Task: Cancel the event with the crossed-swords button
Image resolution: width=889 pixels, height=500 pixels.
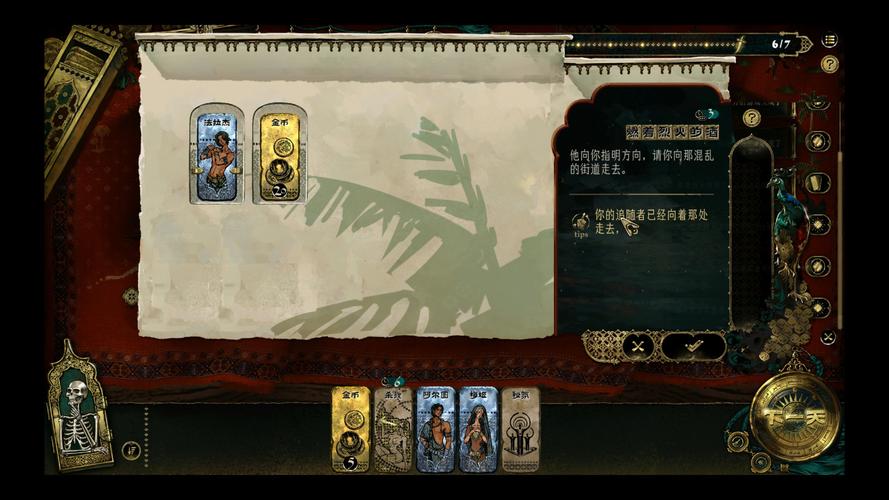Action: point(637,346)
